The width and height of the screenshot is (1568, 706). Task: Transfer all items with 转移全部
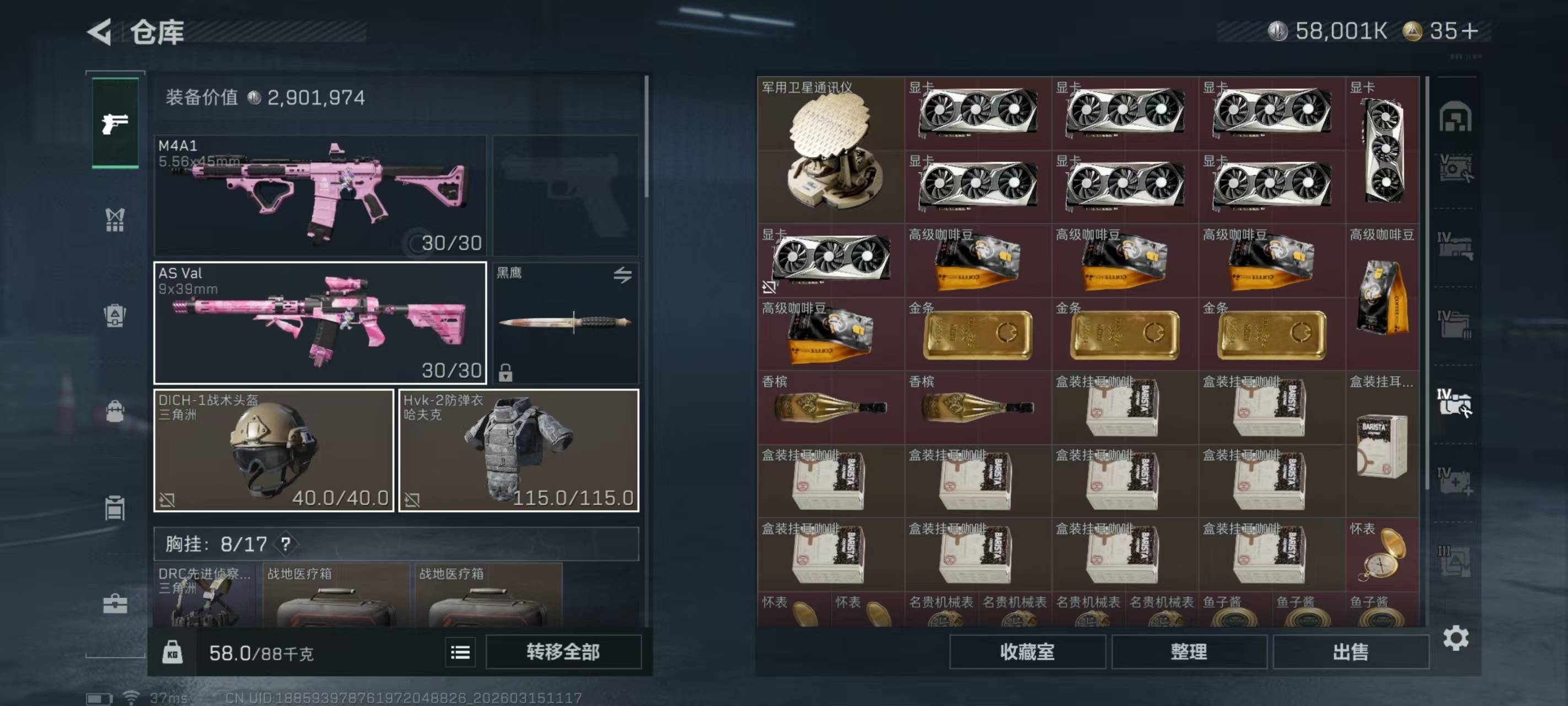(x=563, y=652)
